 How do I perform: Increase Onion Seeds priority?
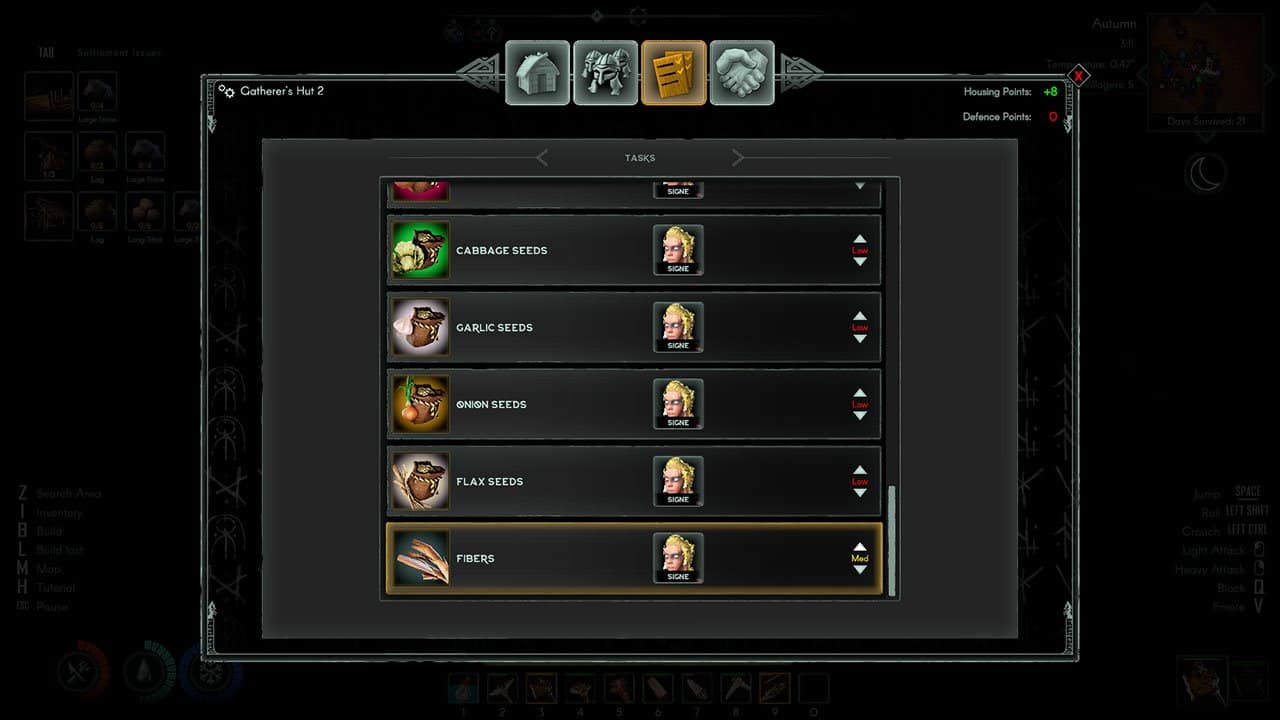tap(860, 394)
